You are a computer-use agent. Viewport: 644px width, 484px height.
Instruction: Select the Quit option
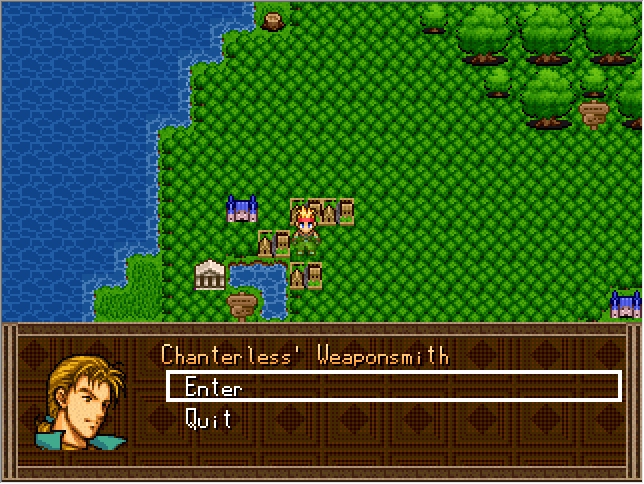209,419
